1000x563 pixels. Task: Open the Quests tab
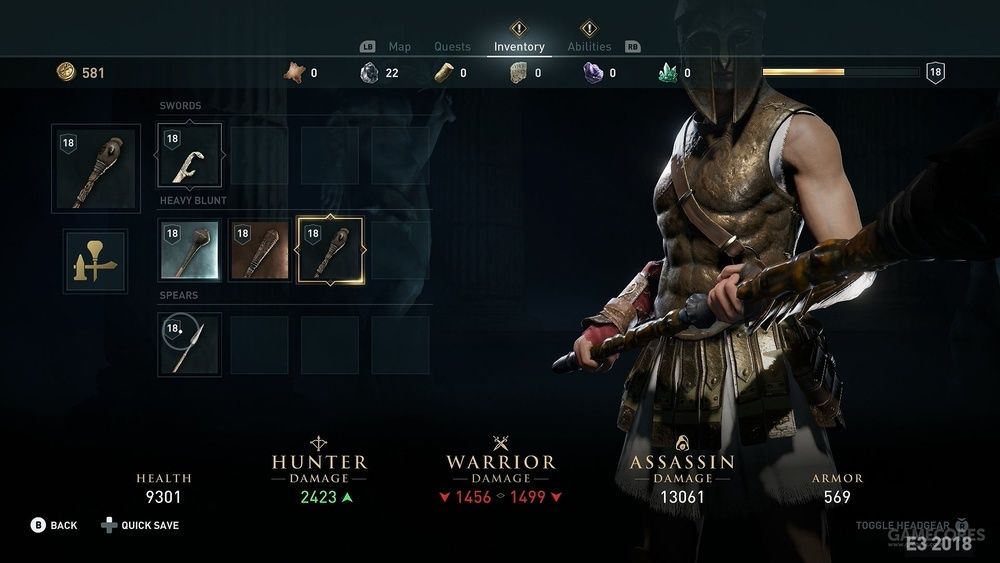(452, 47)
